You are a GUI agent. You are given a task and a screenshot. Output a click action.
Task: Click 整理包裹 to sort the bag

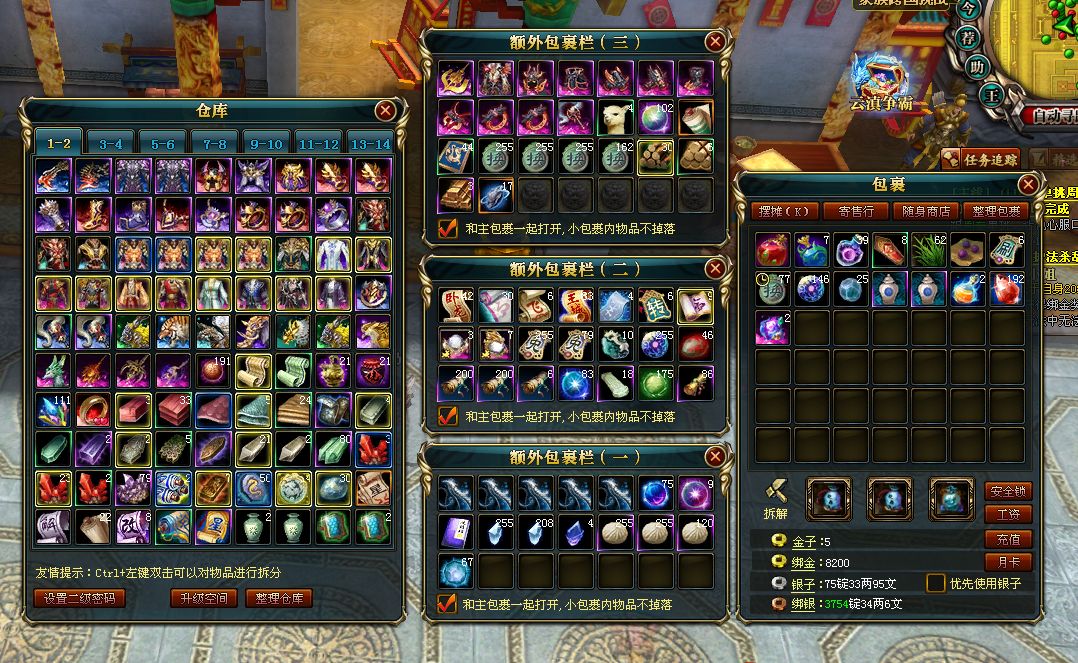[x=996, y=211]
